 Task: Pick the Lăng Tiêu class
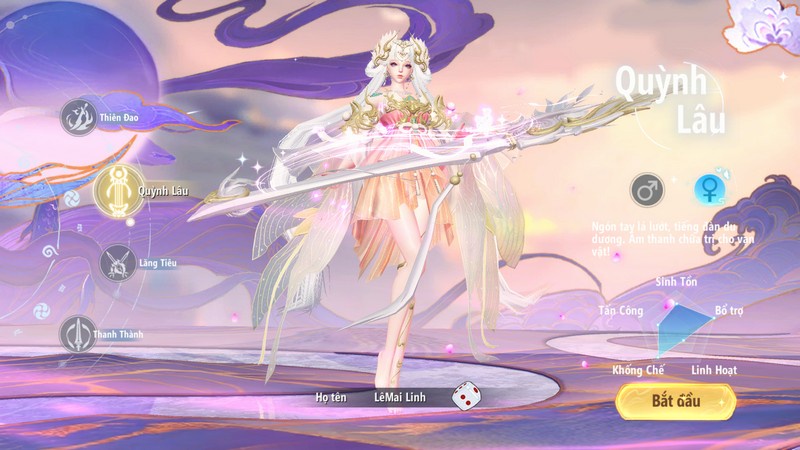(x=118, y=263)
